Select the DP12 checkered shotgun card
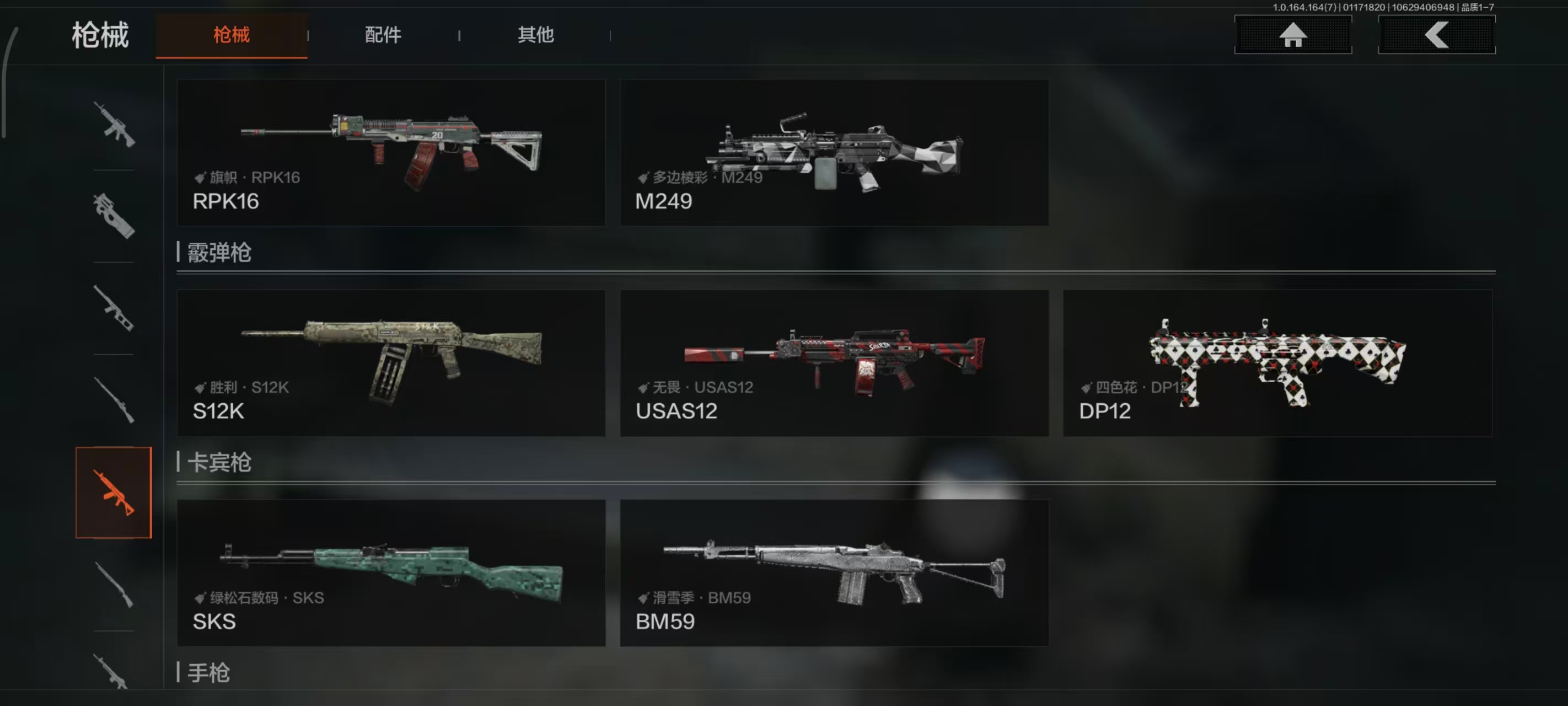1568x706 pixels. click(x=1276, y=362)
